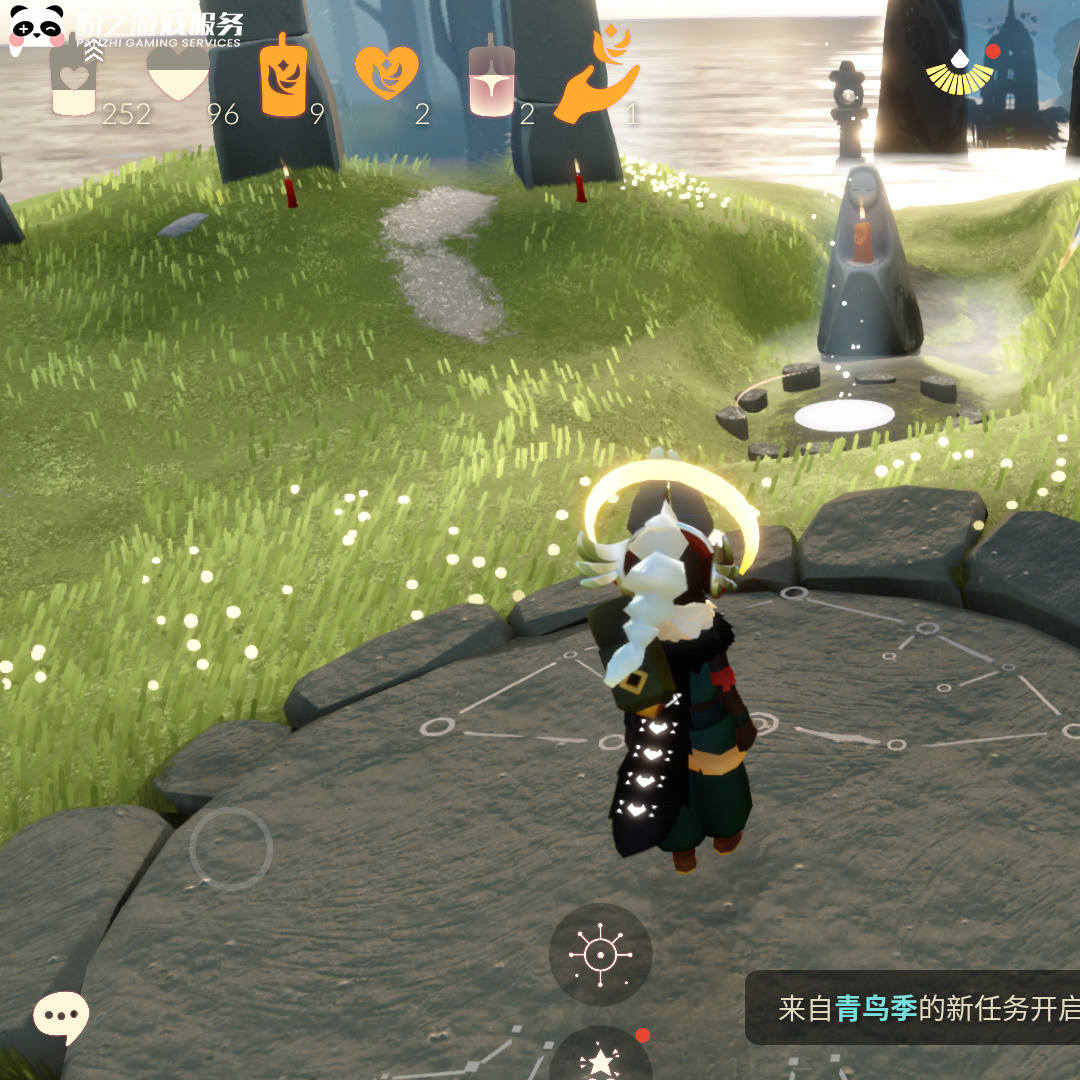
Task: Open the emote menu sunburst button
Action: pyautogui.click(x=600, y=954)
